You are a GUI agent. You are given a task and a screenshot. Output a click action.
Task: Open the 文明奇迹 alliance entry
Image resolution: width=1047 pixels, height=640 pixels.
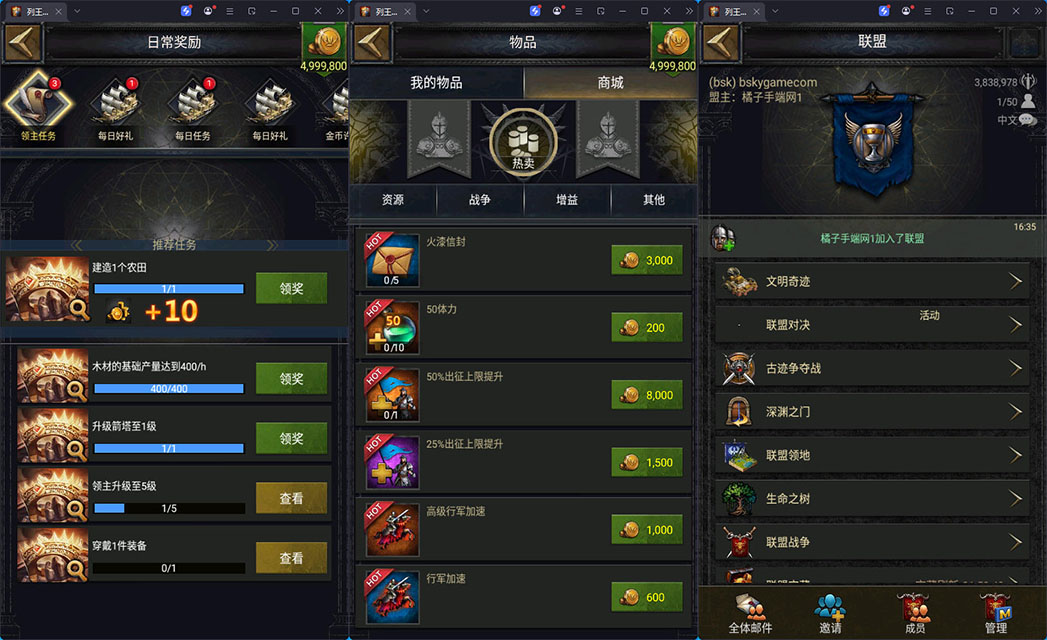872,282
